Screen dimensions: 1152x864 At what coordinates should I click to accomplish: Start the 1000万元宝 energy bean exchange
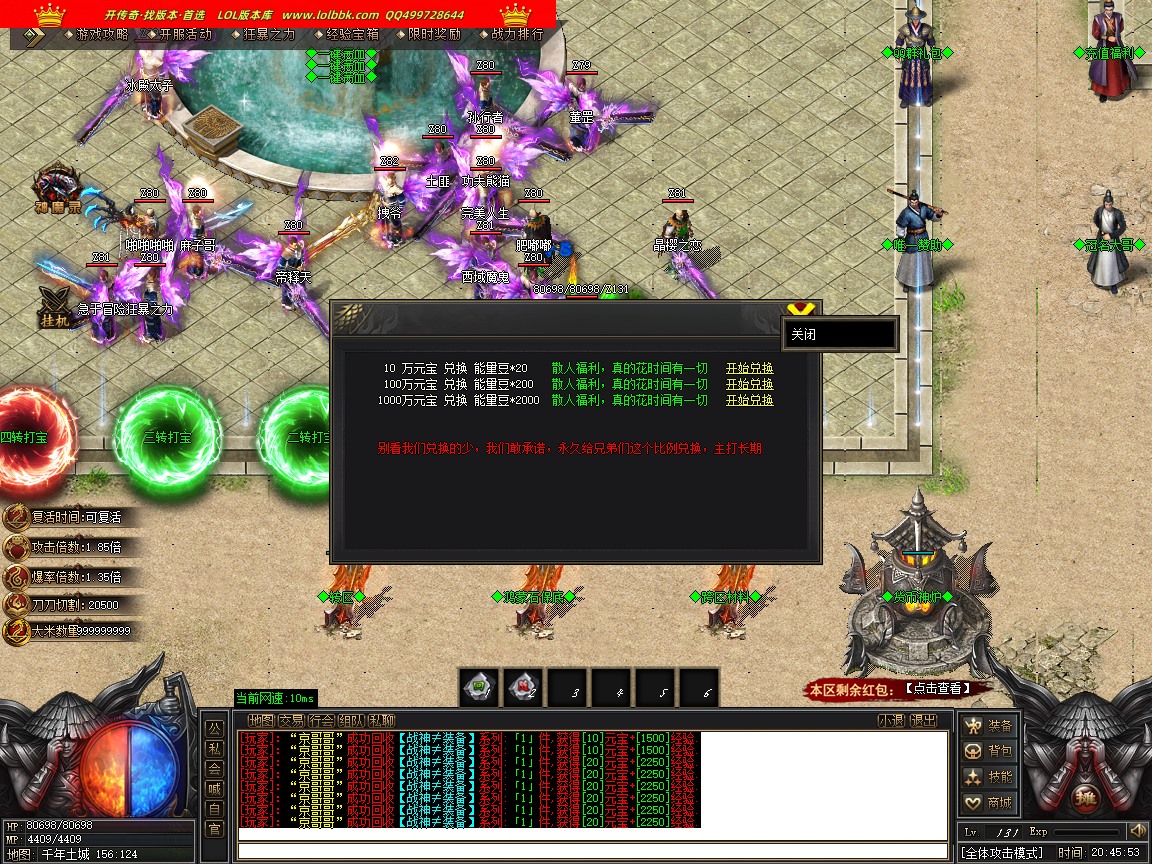[749, 400]
